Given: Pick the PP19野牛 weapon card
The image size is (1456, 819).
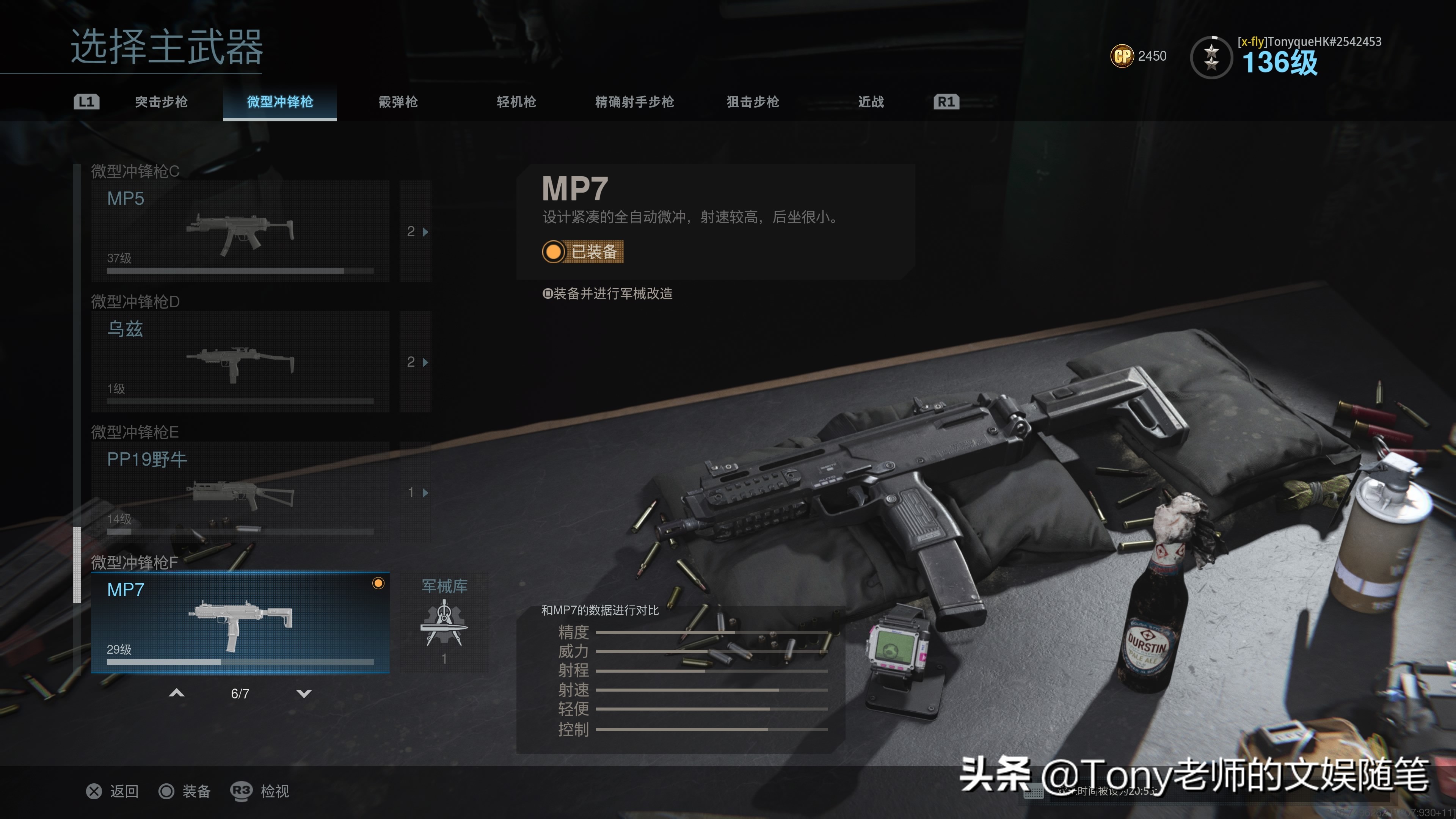Looking at the screenshot, I should tap(240, 492).
